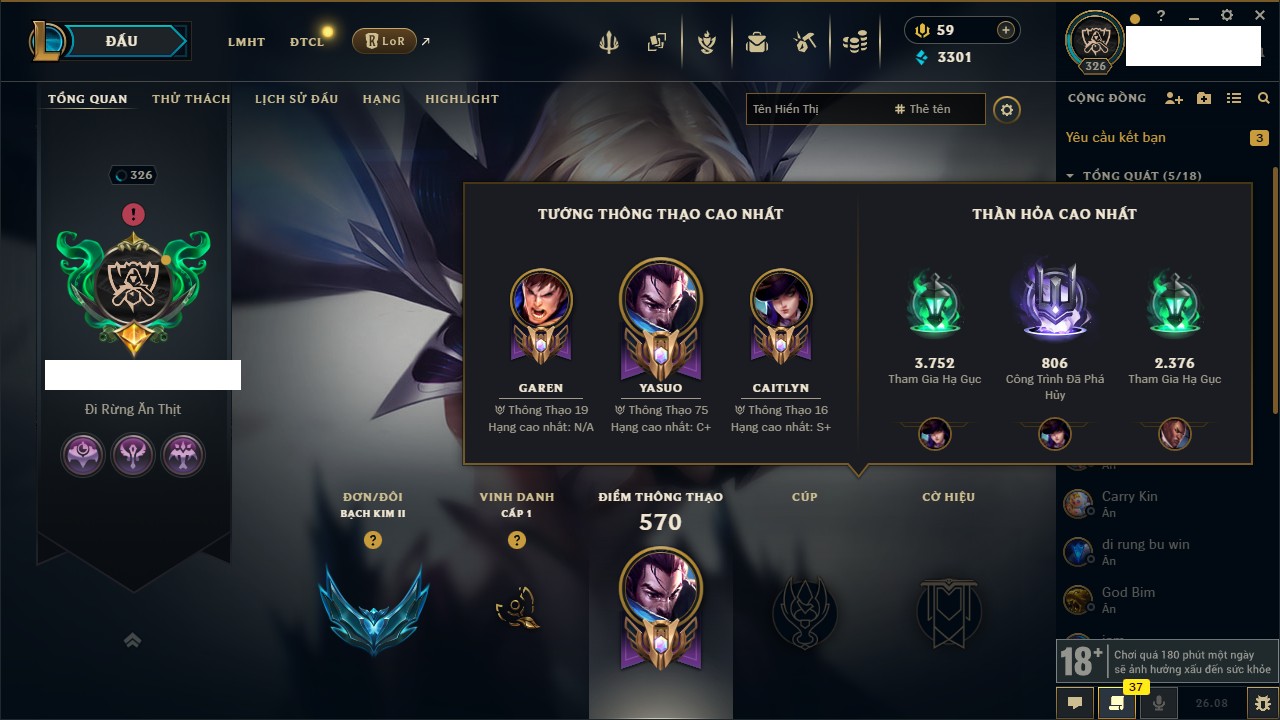Screen dimensions: 1280x720
Task: Close the client window
Action: click(1258, 16)
